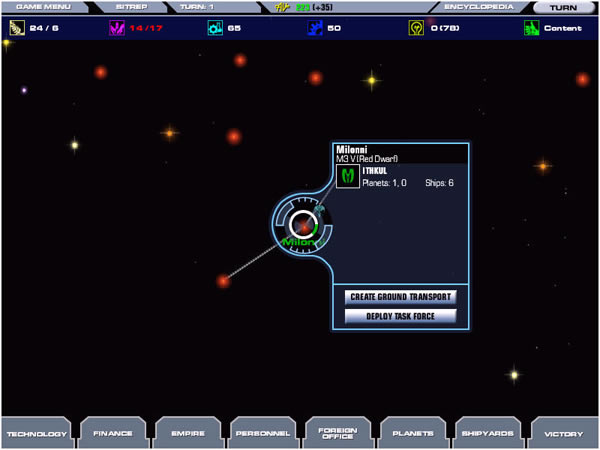Click Create Ground Transport button
This screenshot has height=450, width=600.
point(400,297)
